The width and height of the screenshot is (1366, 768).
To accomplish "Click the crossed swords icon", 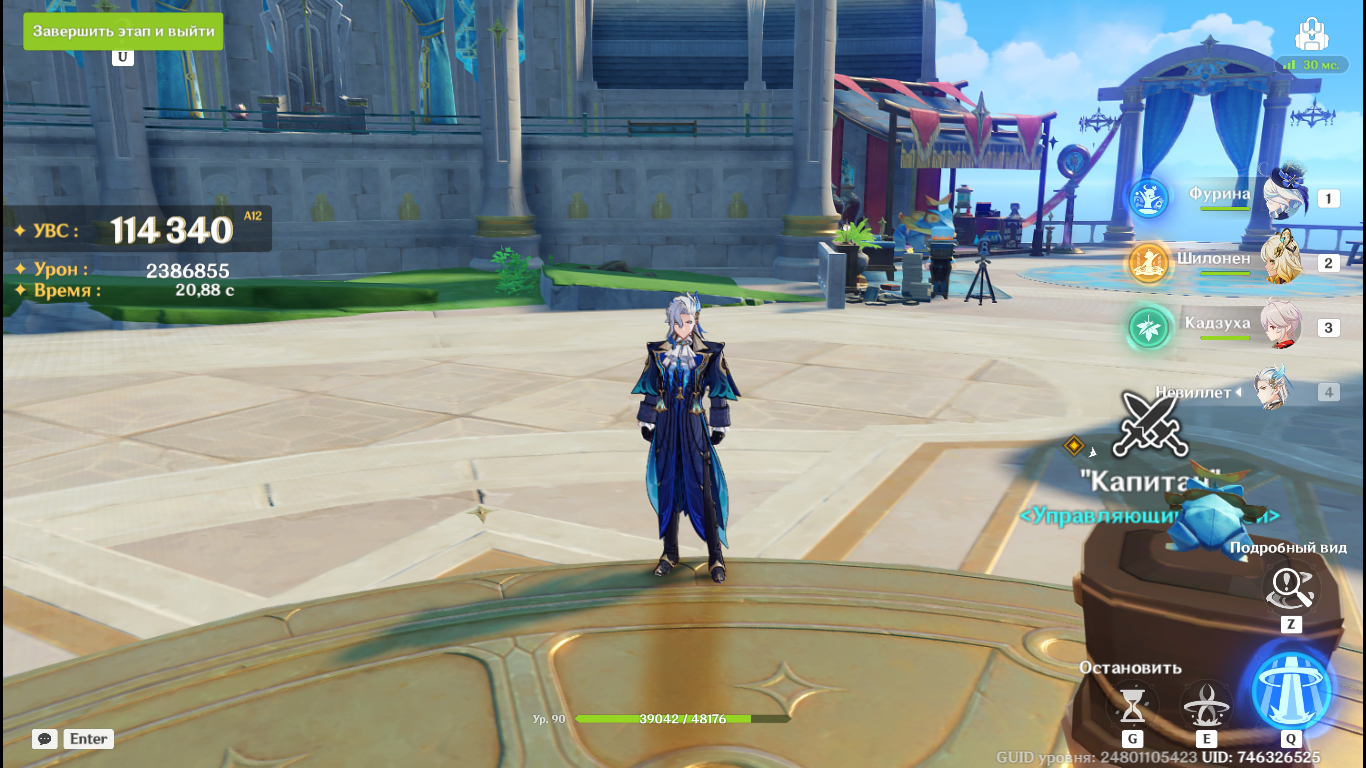I will click(x=1150, y=424).
